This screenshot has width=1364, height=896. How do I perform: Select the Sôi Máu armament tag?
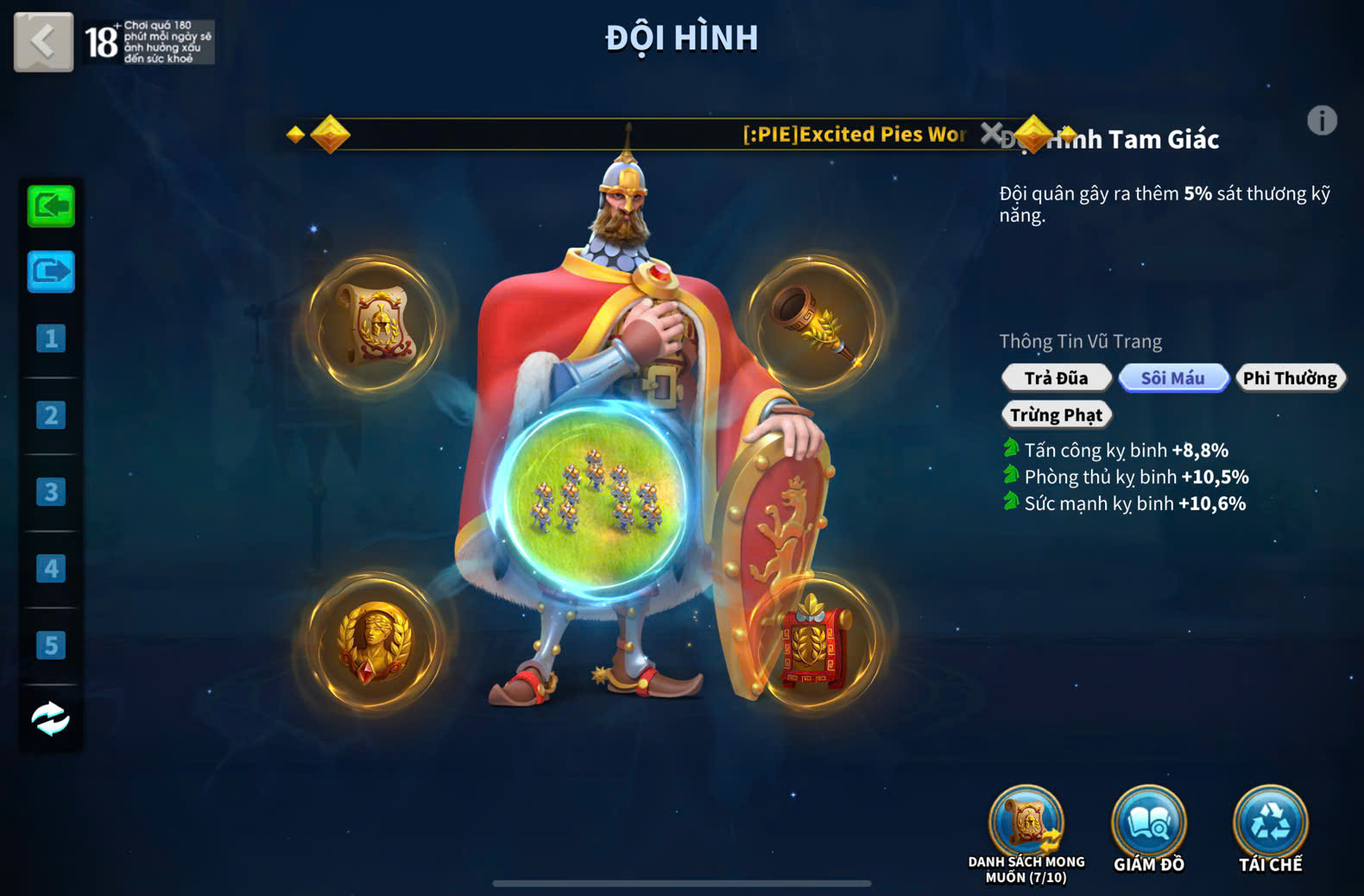coord(1172,378)
